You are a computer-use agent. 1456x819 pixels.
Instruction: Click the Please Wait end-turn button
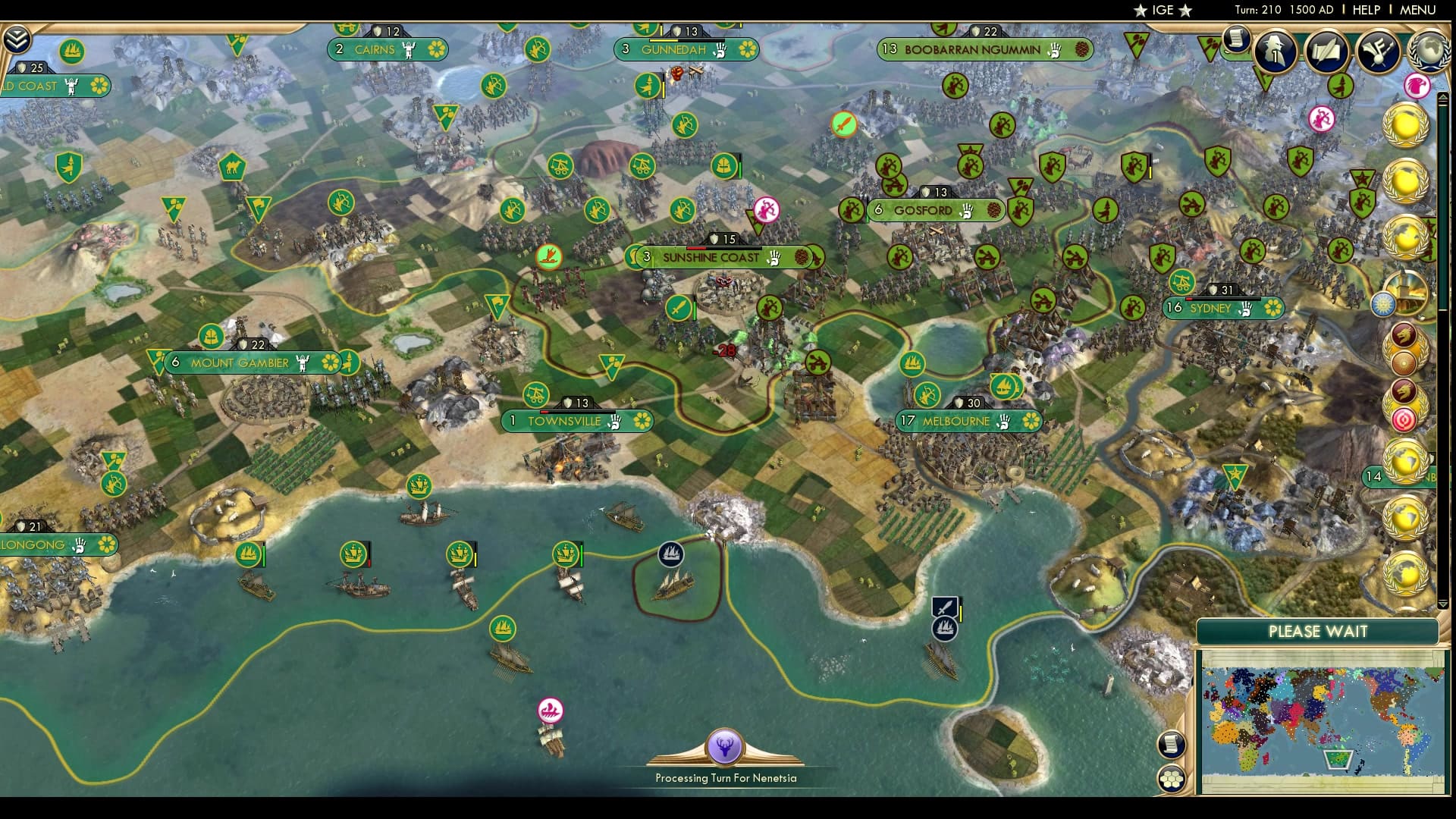tap(1317, 632)
